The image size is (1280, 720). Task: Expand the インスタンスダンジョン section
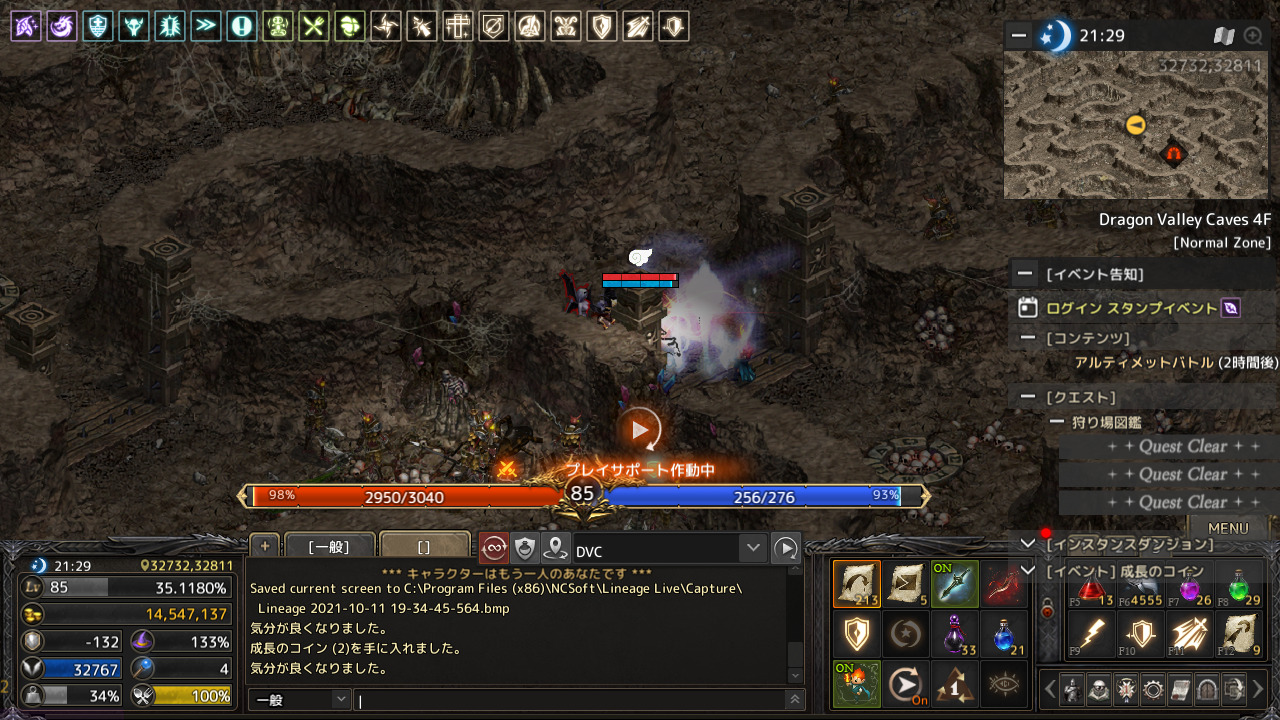pos(1027,544)
